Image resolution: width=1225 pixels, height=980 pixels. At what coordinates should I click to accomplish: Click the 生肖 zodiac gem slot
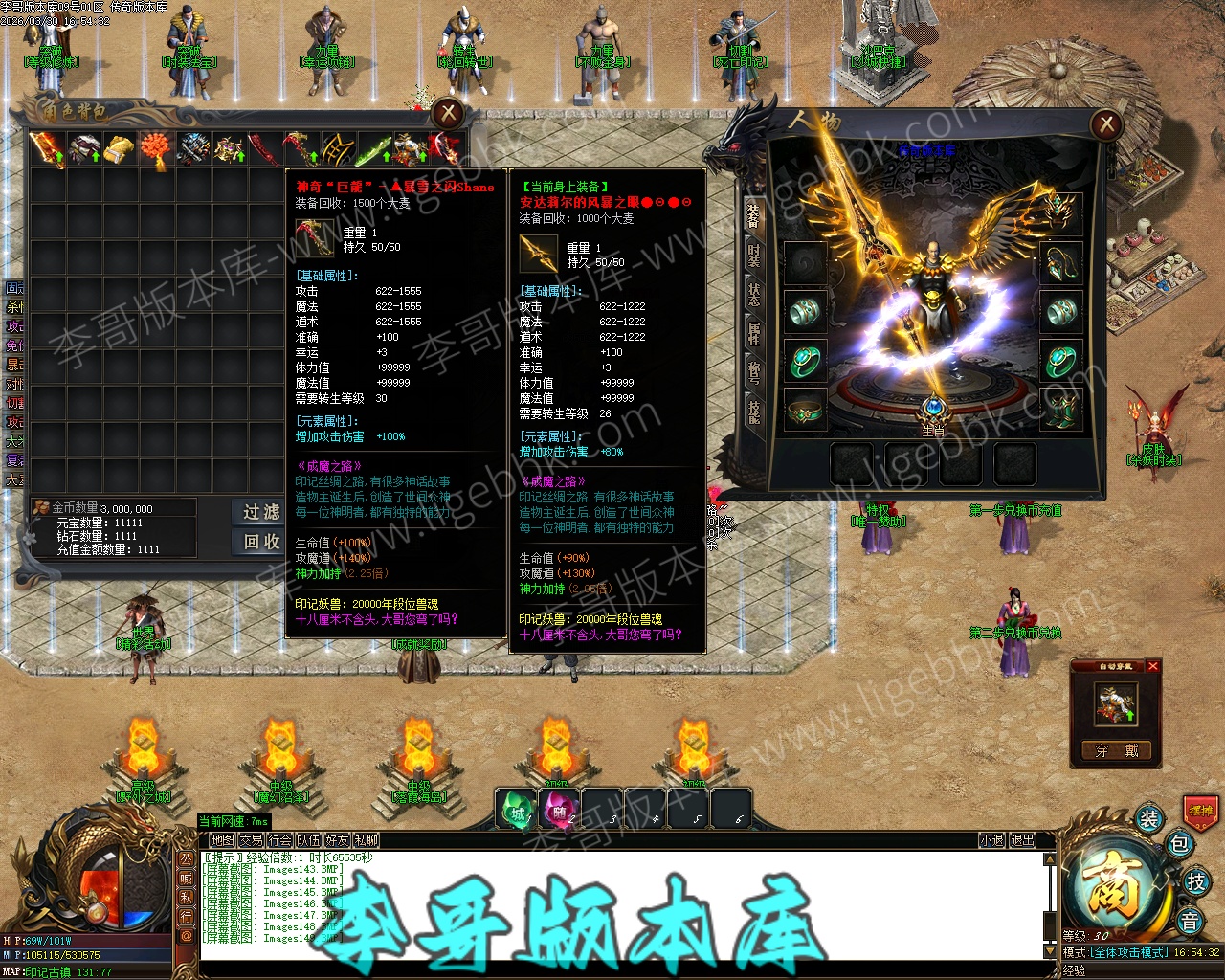click(932, 412)
